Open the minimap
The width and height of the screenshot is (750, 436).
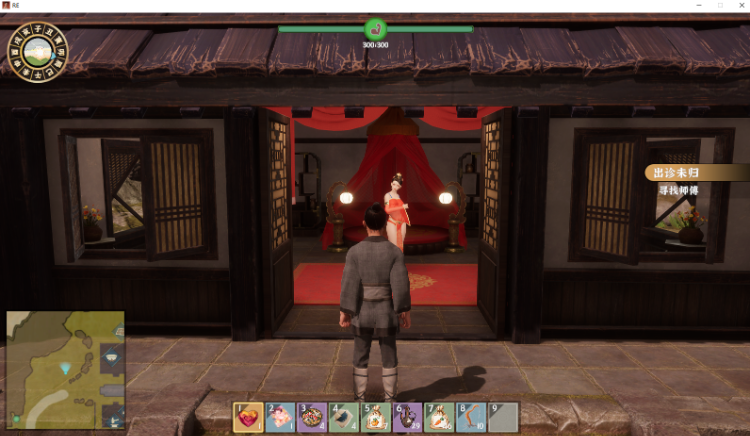[x=65, y=369]
